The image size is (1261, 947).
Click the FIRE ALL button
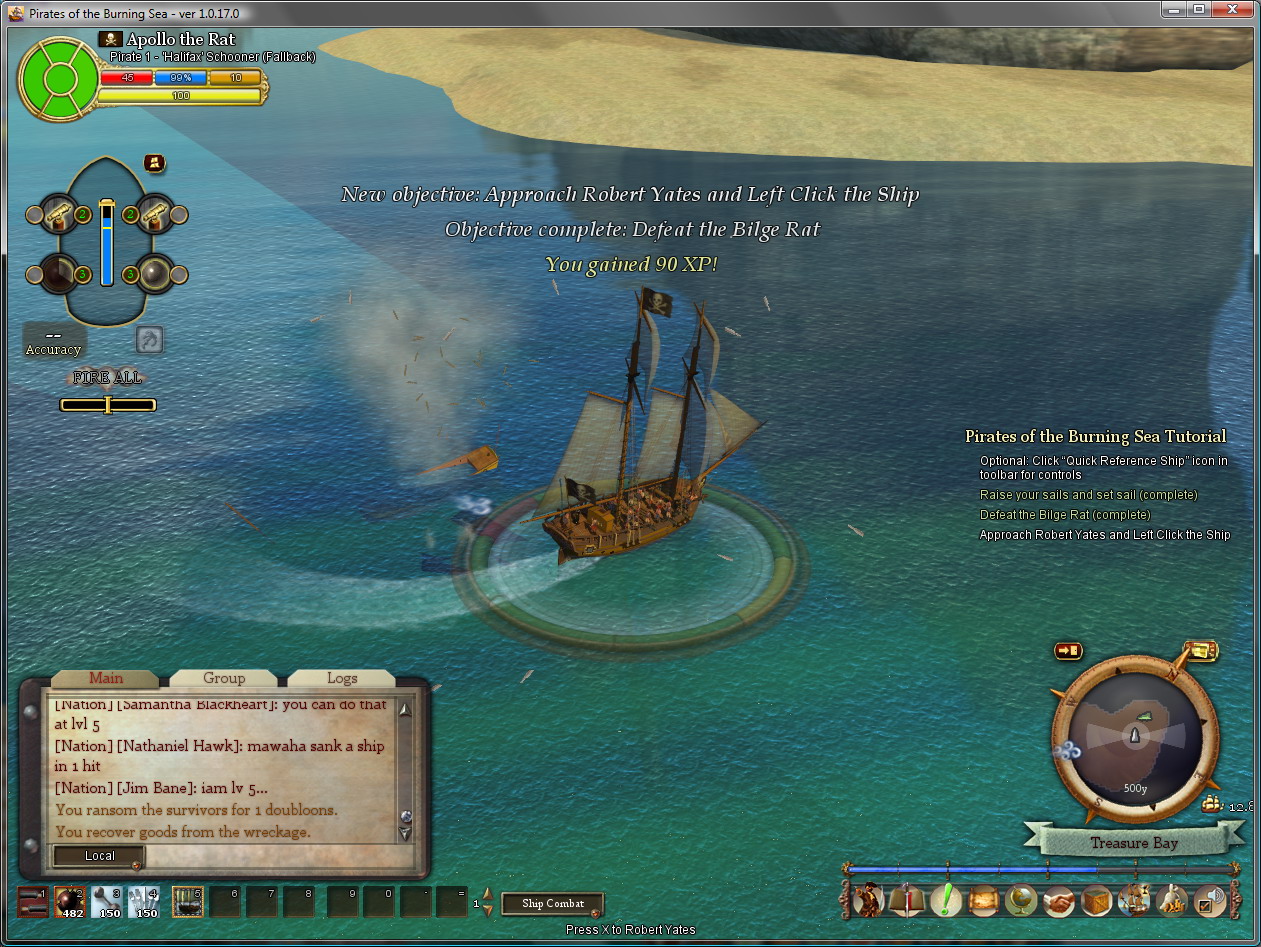point(107,378)
